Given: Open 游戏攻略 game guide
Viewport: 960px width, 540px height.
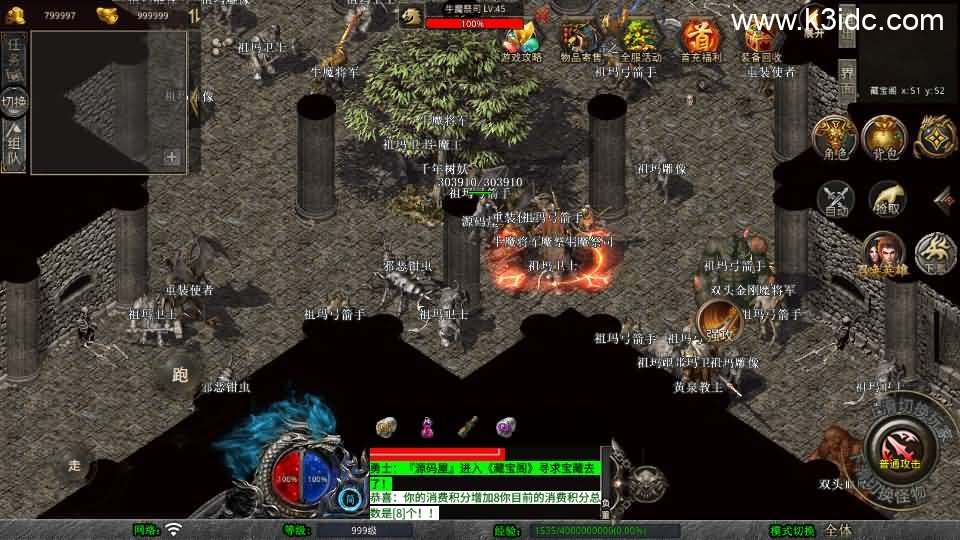Looking at the screenshot, I should tap(521, 41).
